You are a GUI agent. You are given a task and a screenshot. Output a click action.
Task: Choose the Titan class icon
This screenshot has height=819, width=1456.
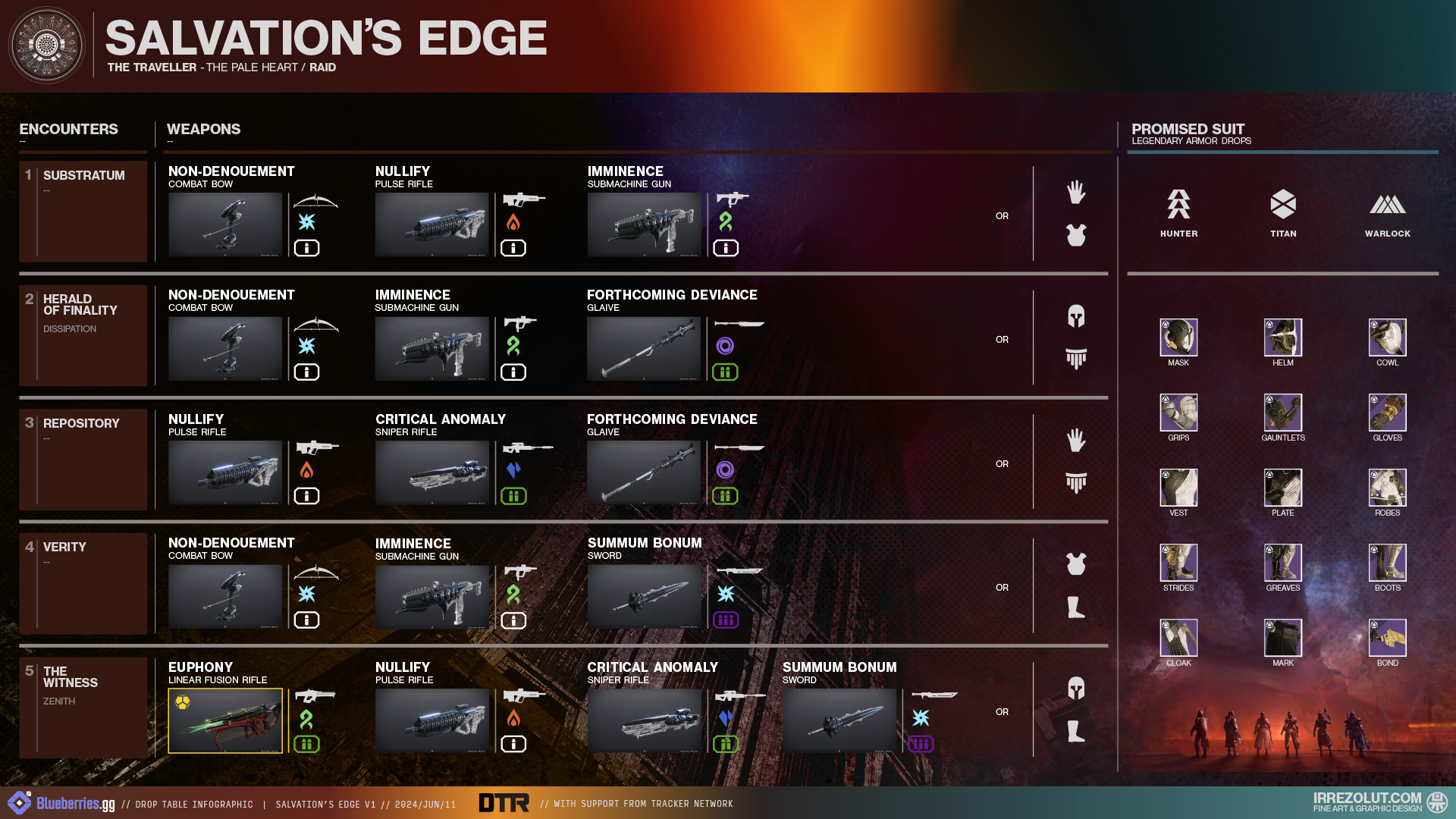tap(1283, 204)
